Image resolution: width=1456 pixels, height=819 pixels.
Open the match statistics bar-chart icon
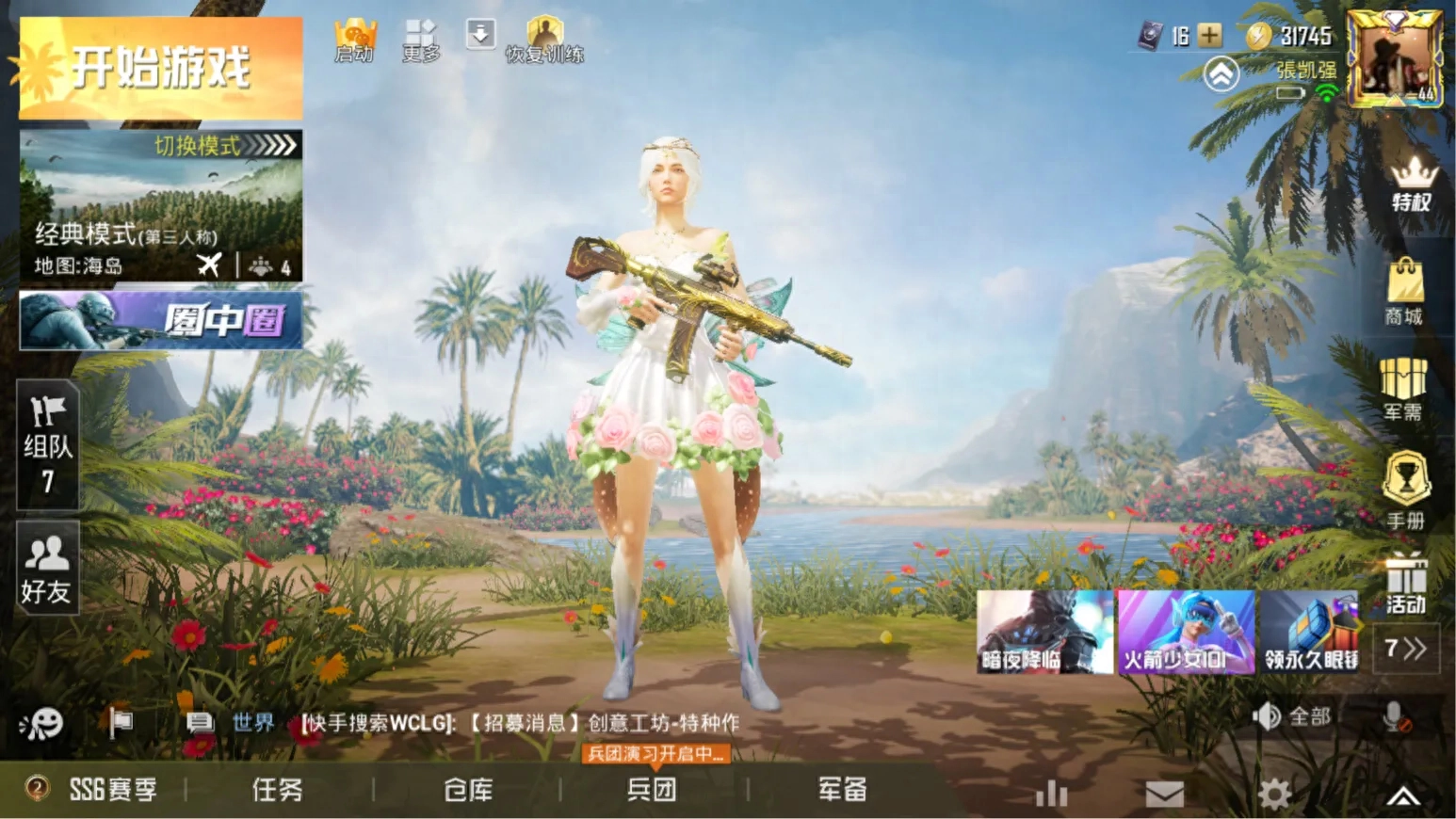point(1050,794)
